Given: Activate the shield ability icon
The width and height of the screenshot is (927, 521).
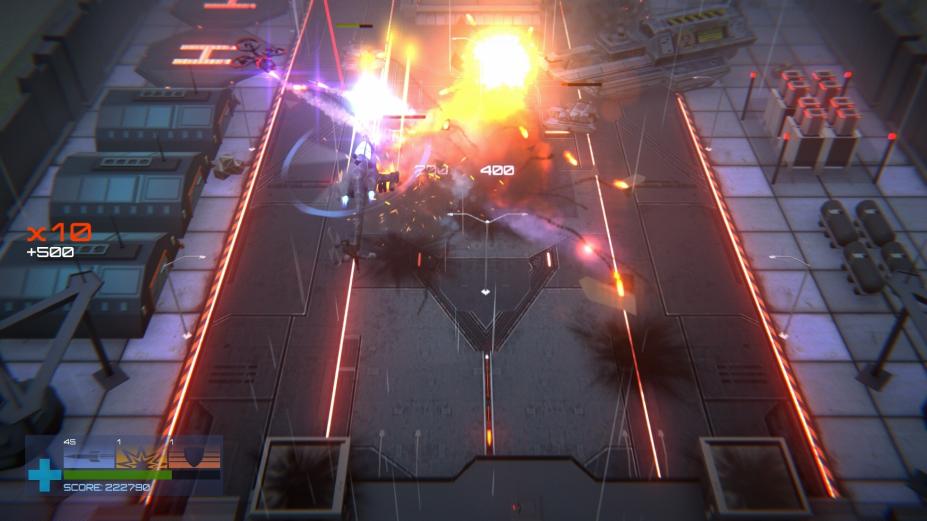Looking at the screenshot, I should [x=194, y=456].
